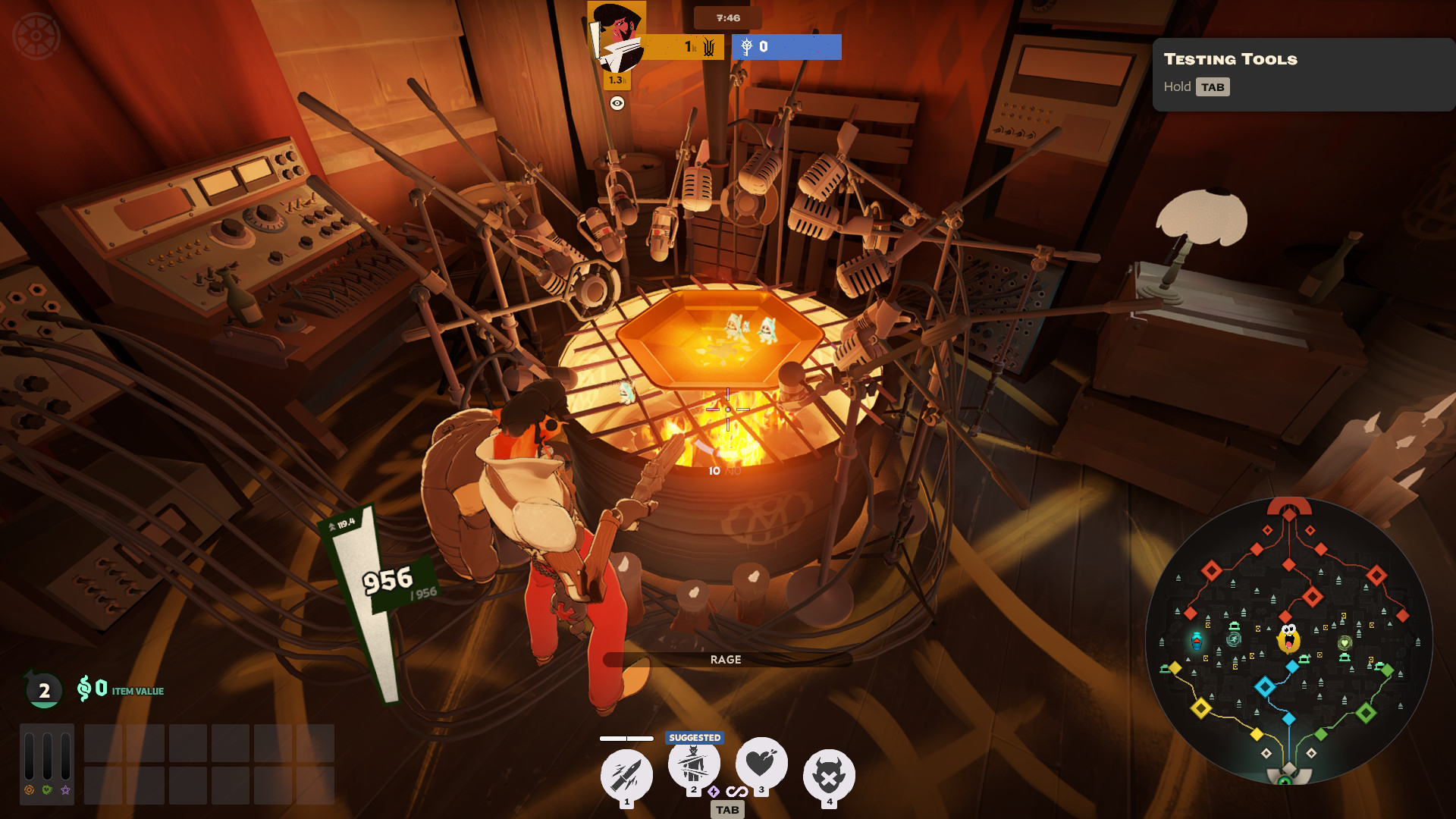The height and width of the screenshot is (819, 1456).
Task: Trigger the horned skull ultimate in slot 4
Action: 829,775
